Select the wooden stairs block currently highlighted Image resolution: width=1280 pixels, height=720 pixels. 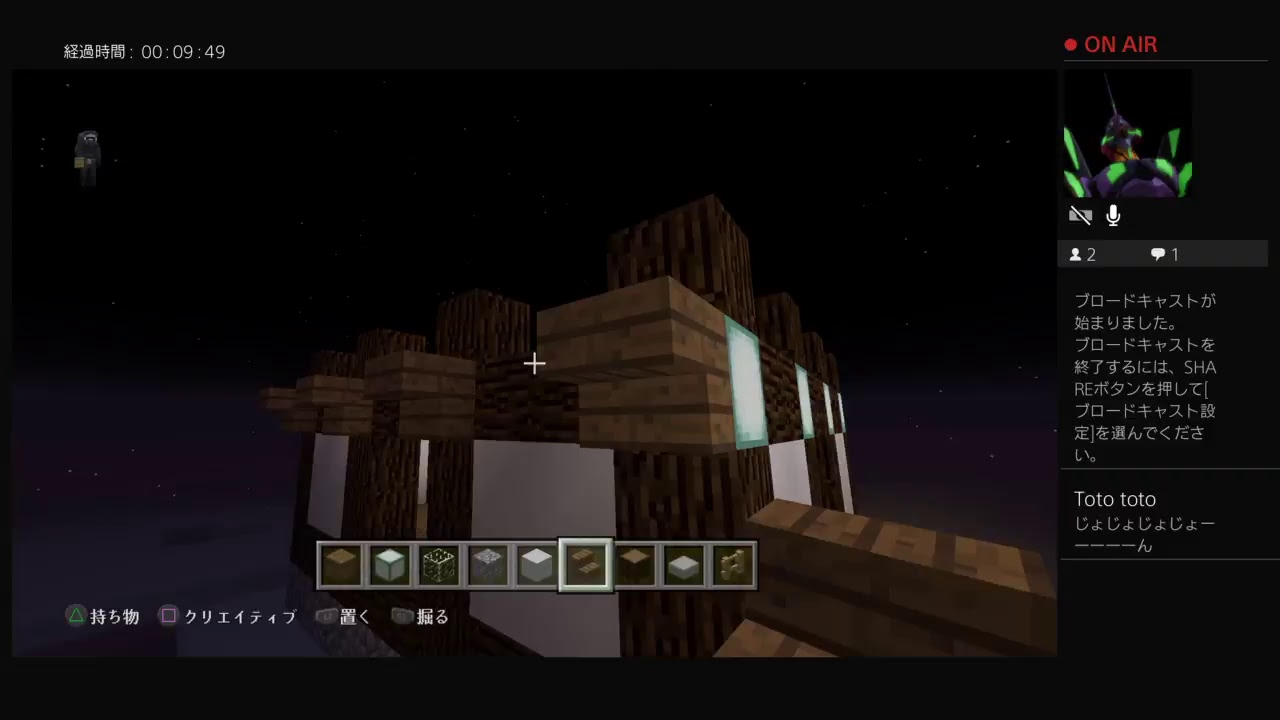585,565
